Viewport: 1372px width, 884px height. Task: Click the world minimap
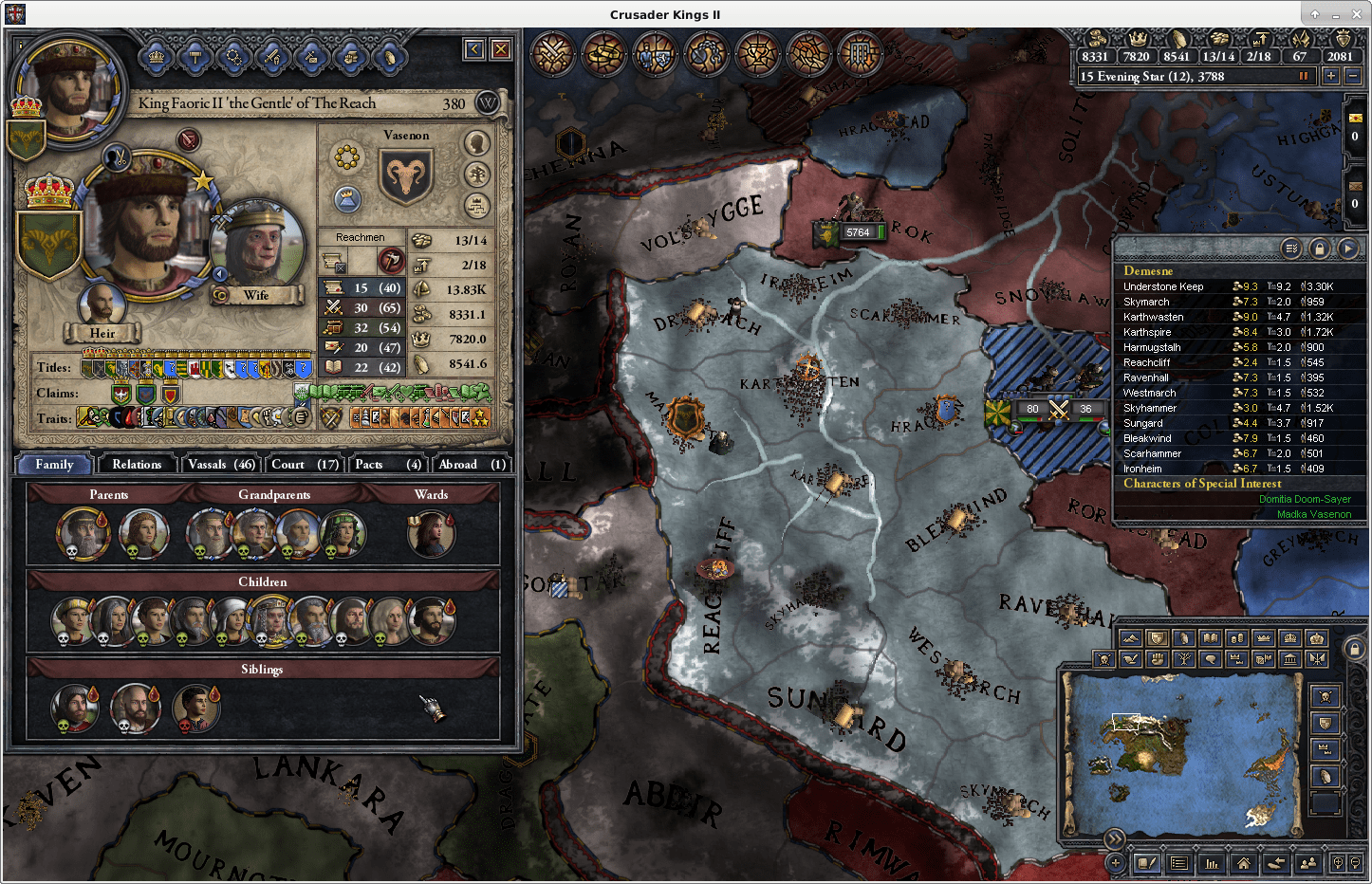pyautogui.click(x=1181, y=751)
